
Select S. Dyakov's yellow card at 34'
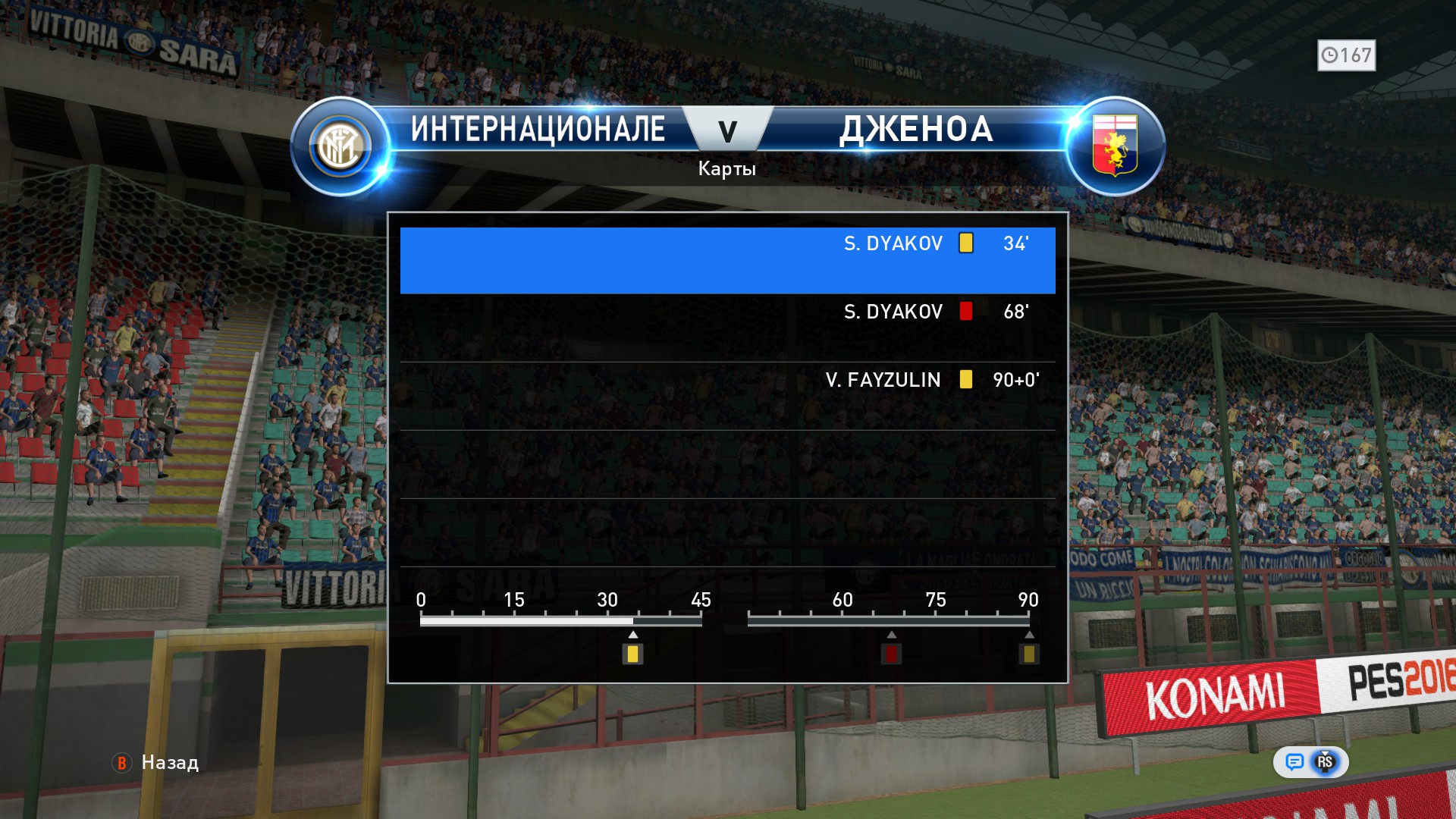click(727, 260)
